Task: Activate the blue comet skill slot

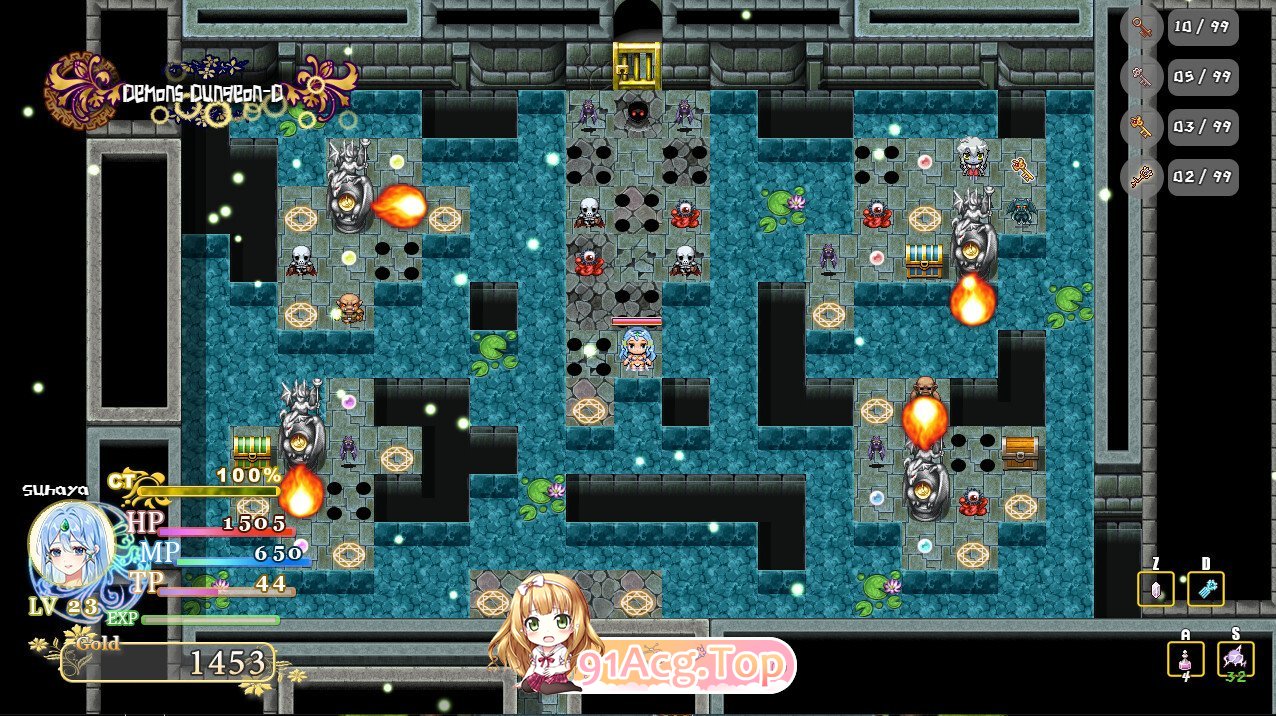Action: click(1205, 589)
